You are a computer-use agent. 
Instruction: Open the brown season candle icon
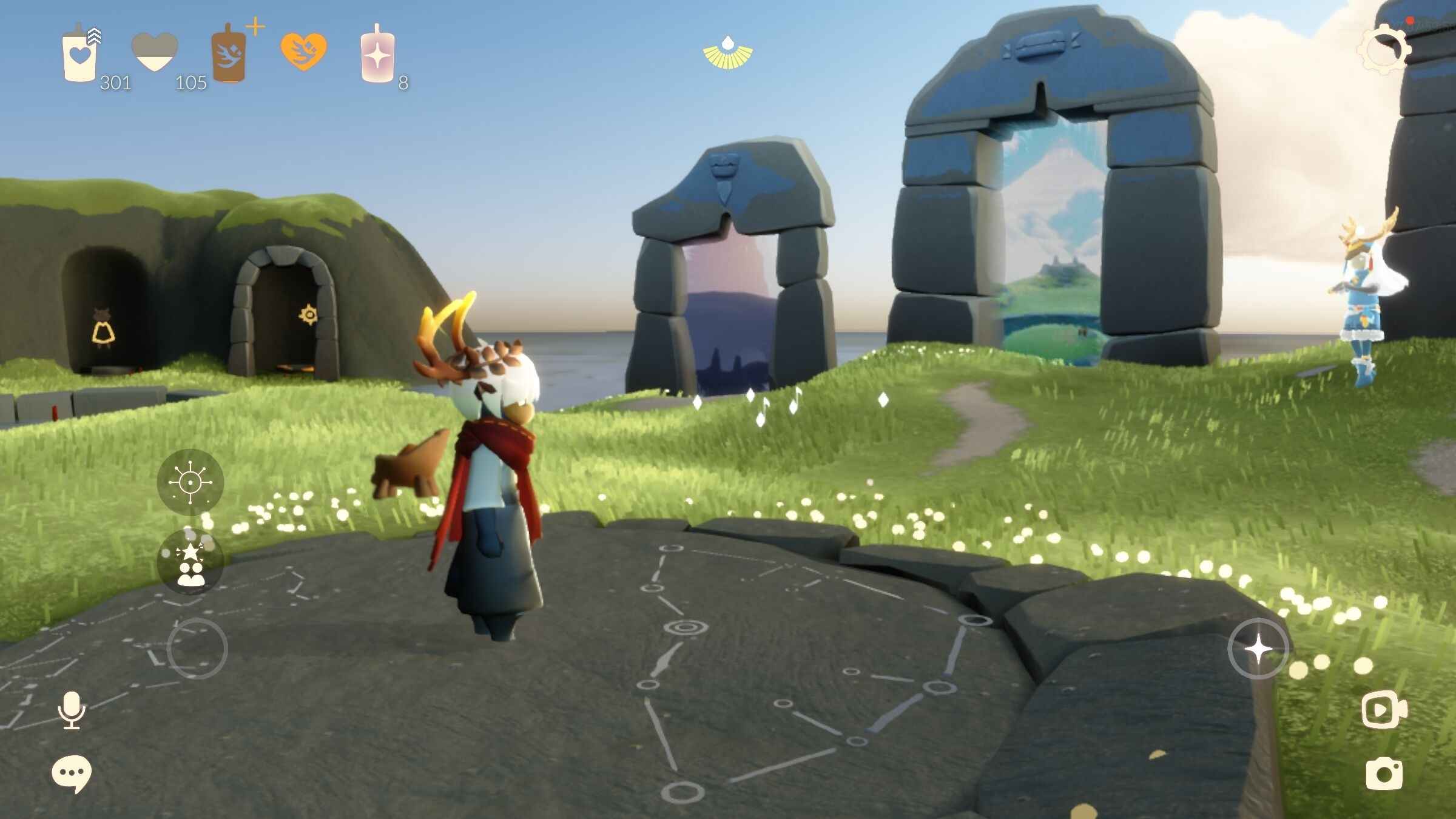click(229, 55)
